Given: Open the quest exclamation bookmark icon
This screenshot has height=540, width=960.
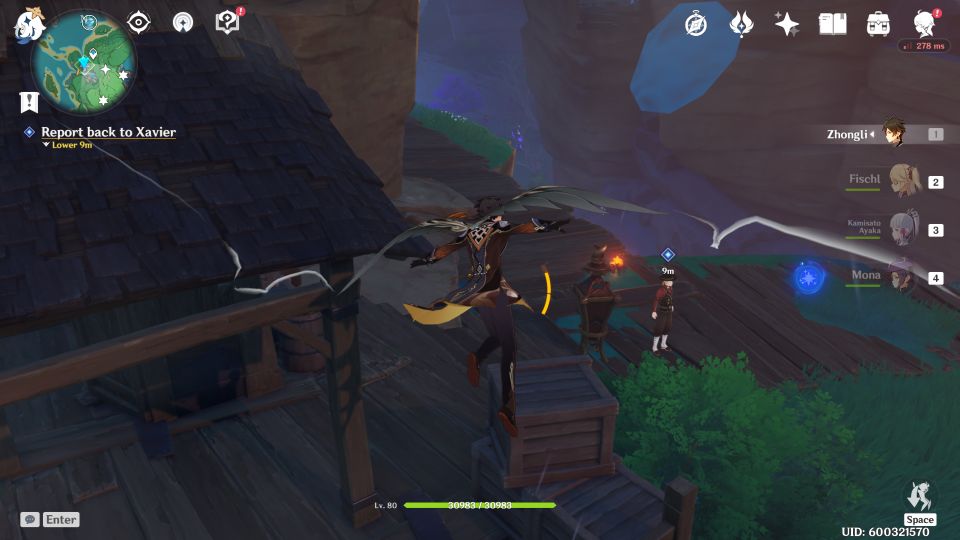Looking at the screenshot, I should coord(28,101).
